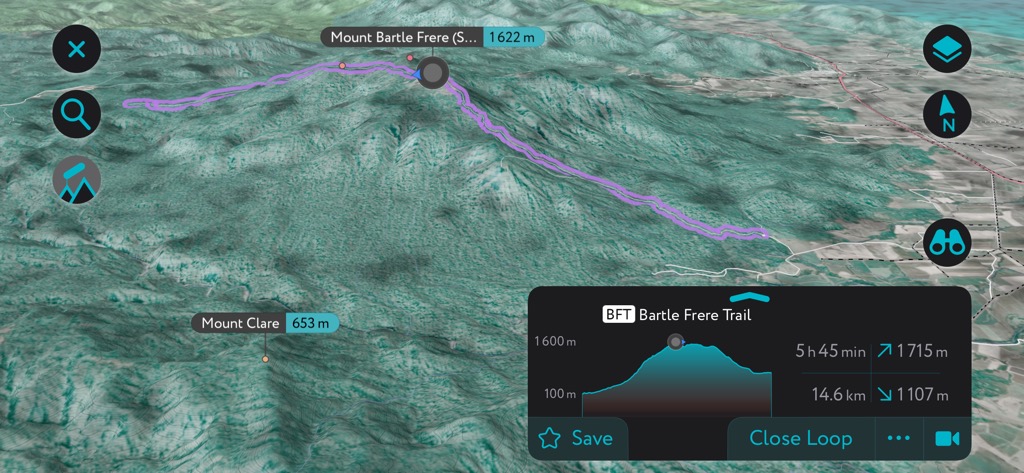The width and height of the screenshot is (1024, 473).
Task: Start the video camera flyover
Action: [946, 438]
